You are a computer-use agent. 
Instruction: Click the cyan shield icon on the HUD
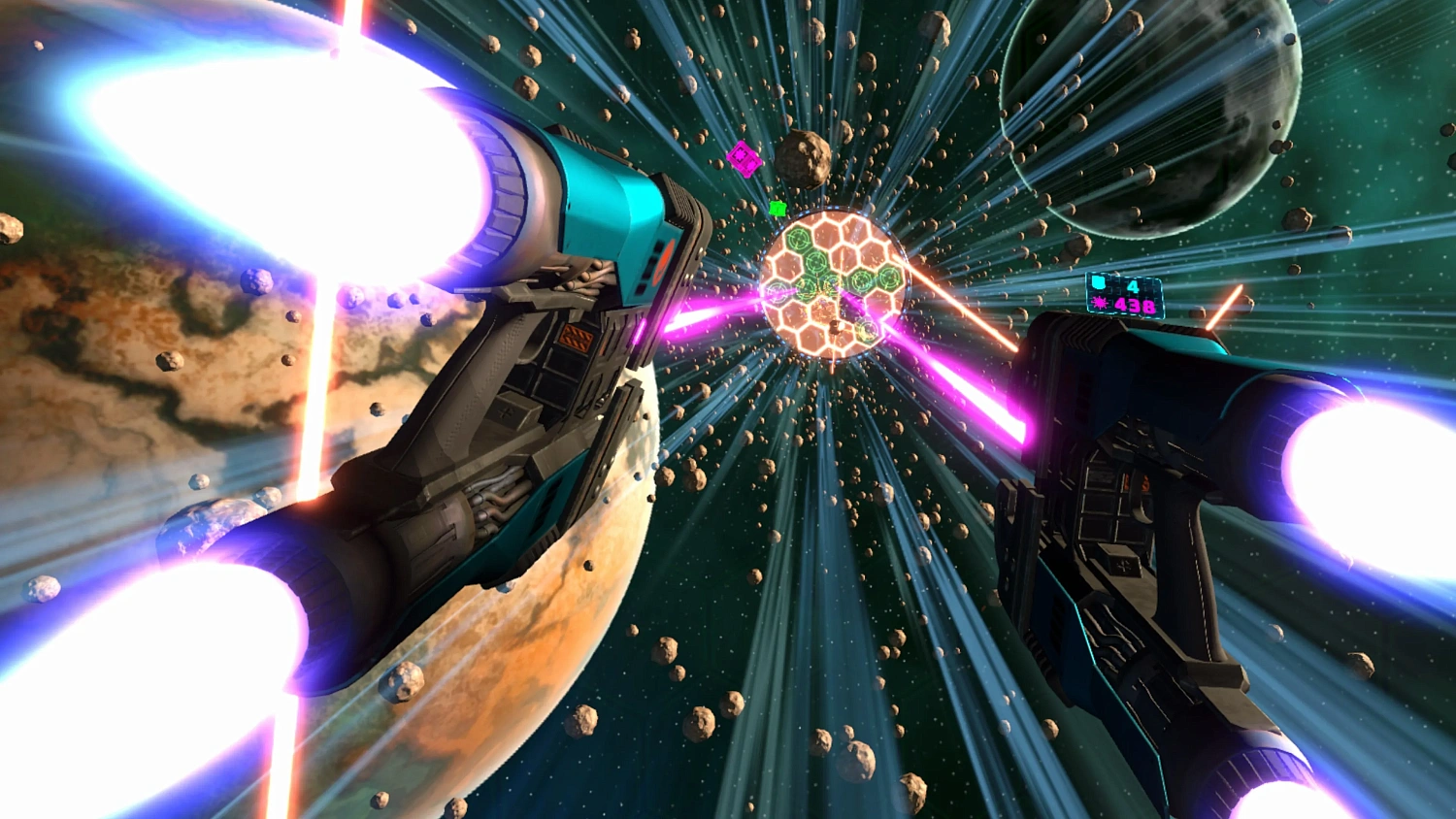pos(1099,282)
